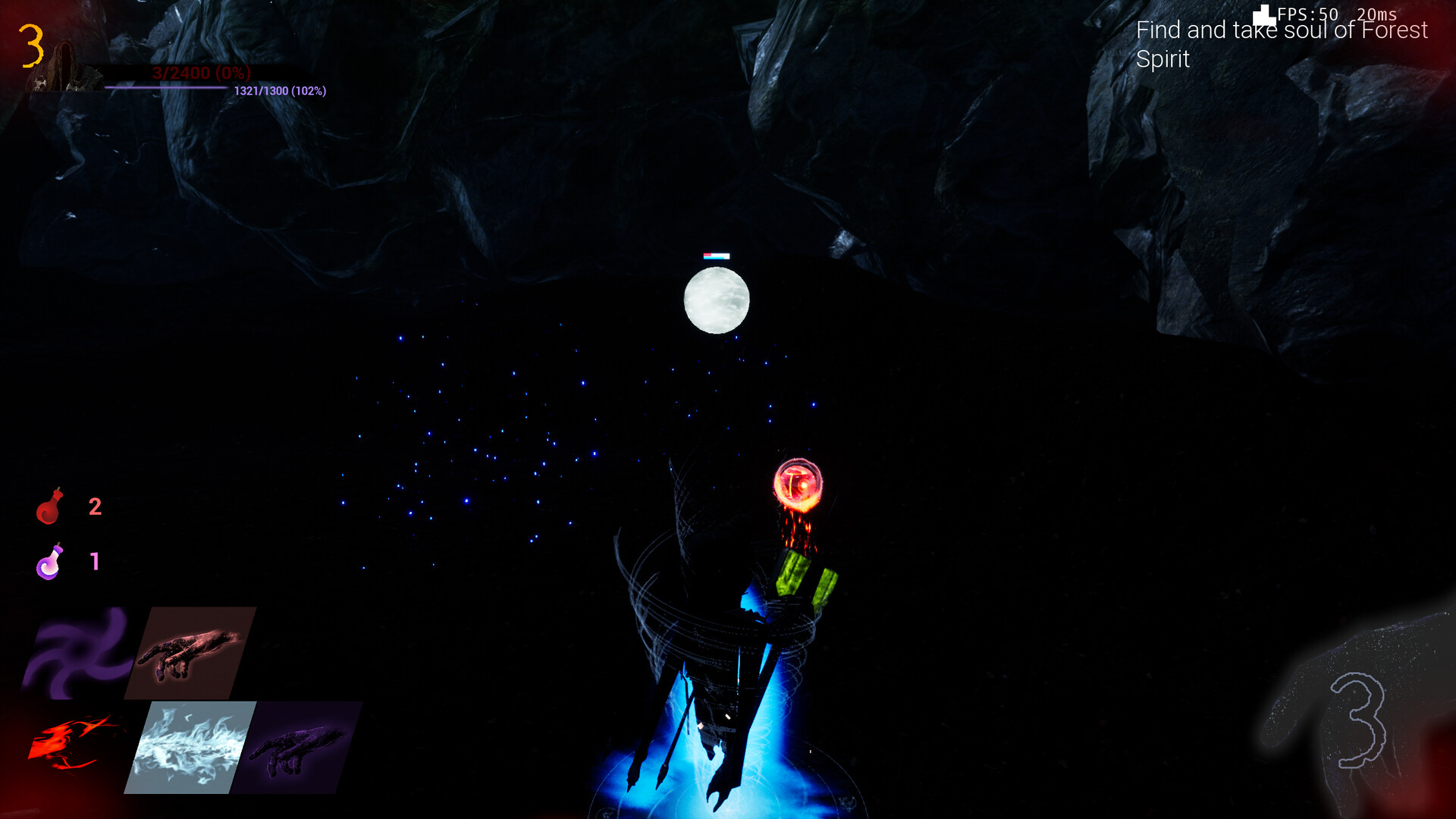Screen dimensions: 1456x819
Task: Click the full moon in the sky
Action: pos(716,300)
